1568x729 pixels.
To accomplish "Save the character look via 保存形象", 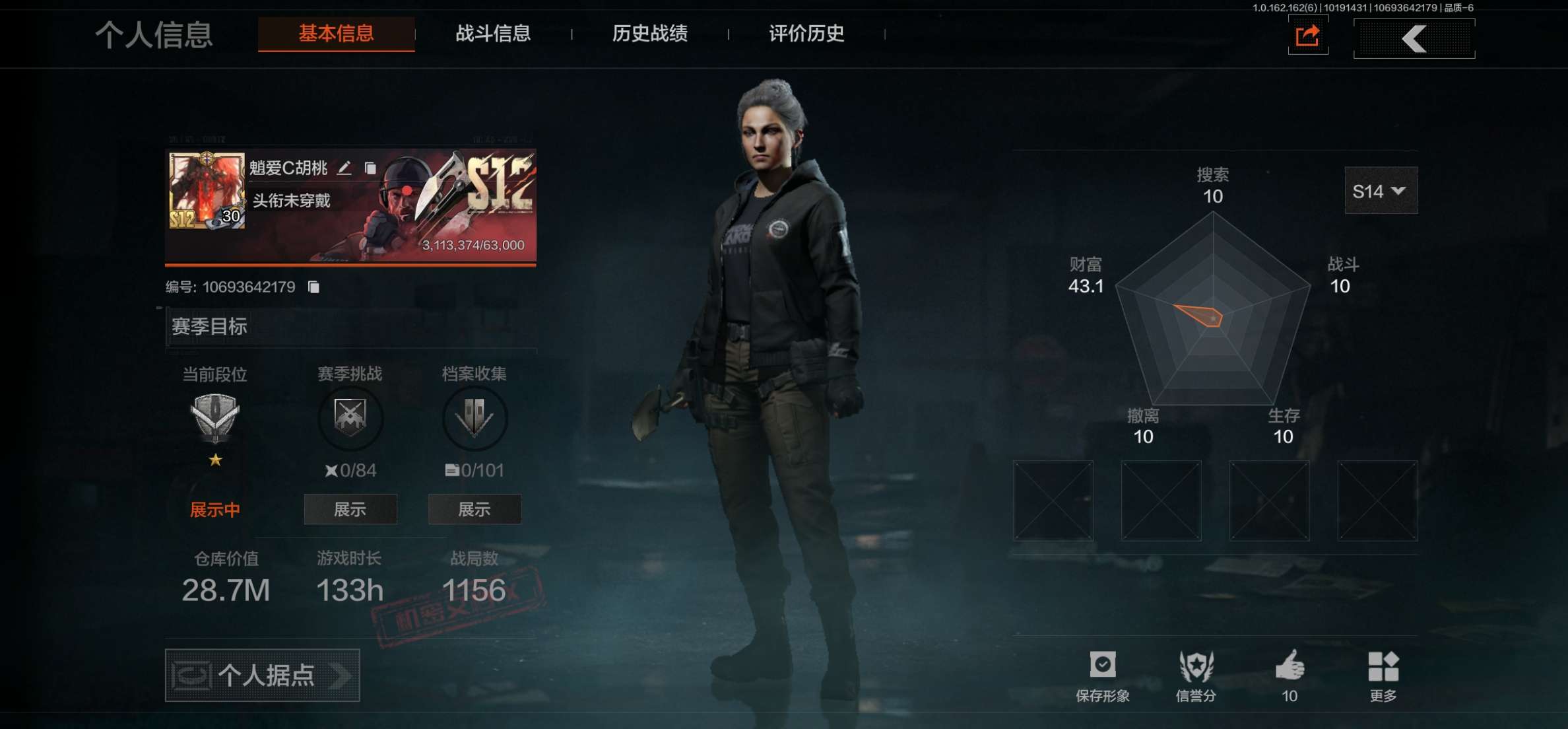I will click(x=1102, y=675).
